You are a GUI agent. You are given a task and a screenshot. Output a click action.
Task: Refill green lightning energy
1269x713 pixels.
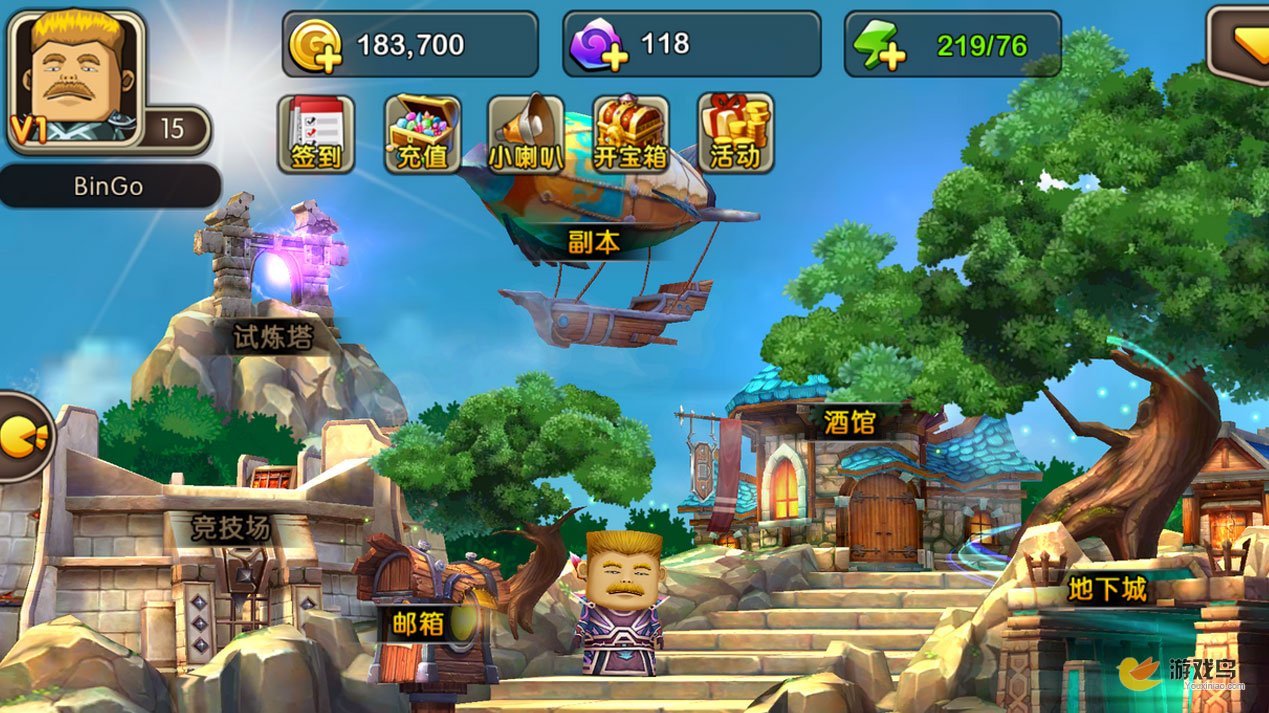coord(880,46)
